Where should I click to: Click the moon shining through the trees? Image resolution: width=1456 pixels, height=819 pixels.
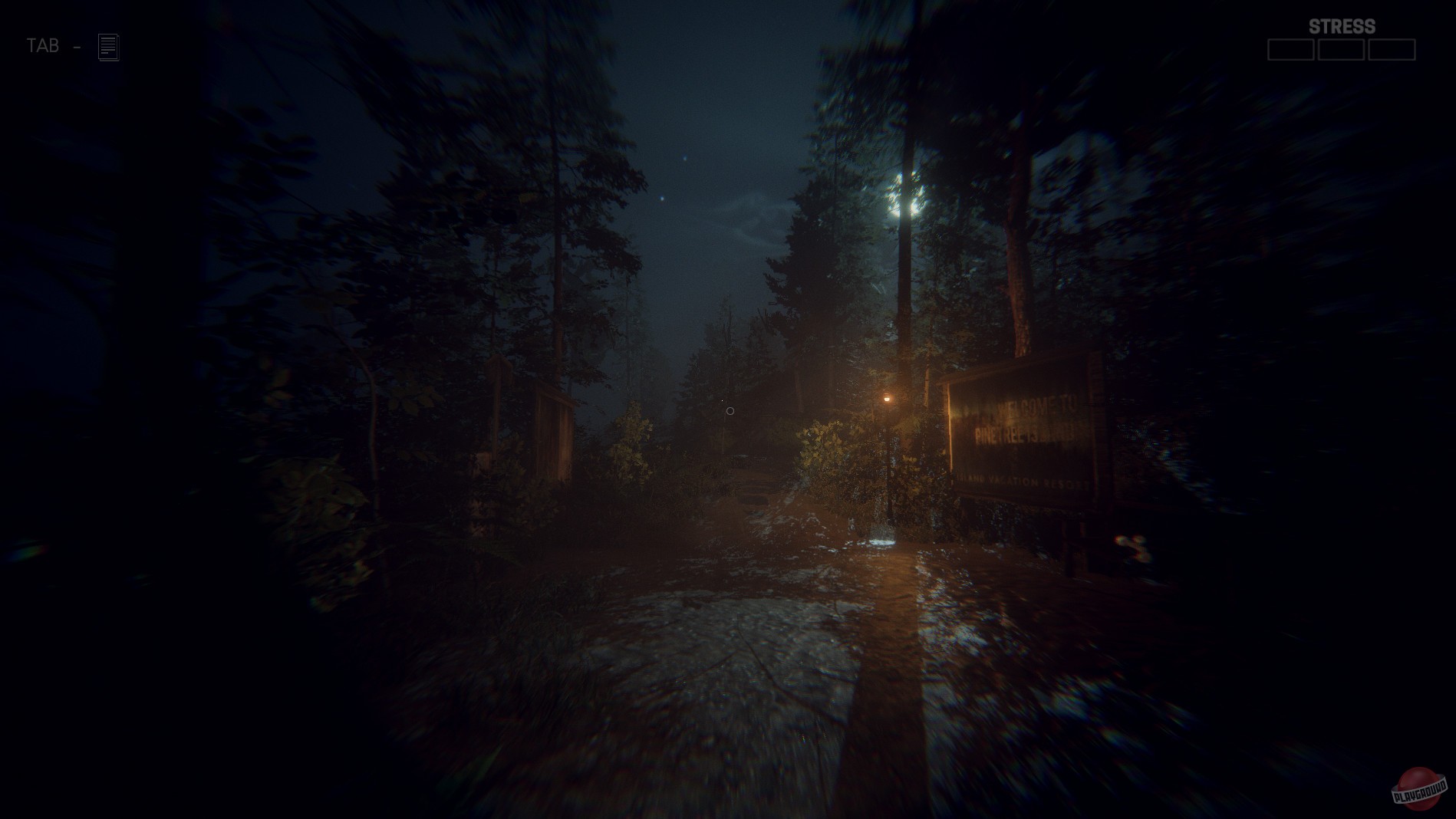[907, 193]
